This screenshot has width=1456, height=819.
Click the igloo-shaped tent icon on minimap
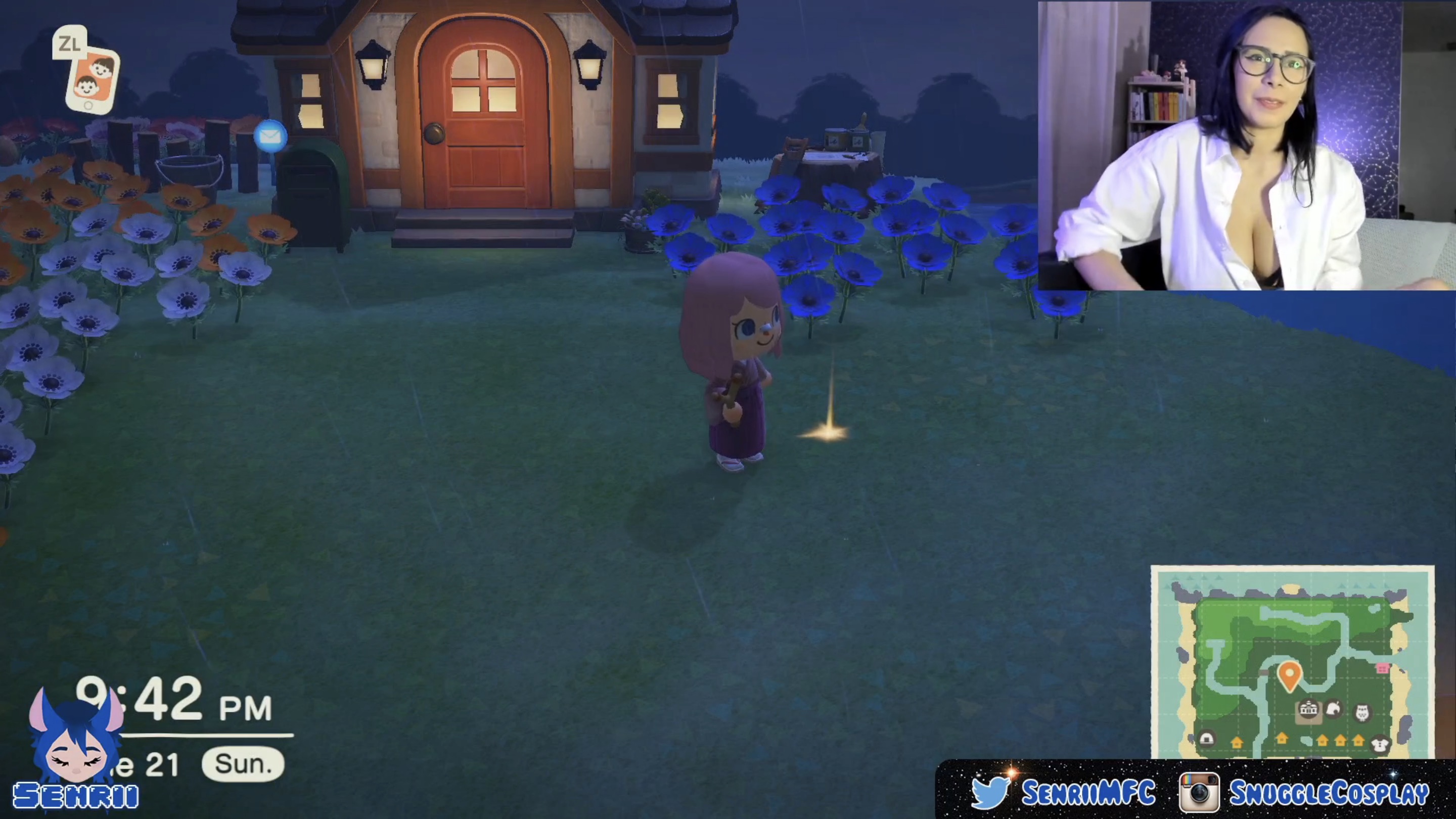[1206, 739]
